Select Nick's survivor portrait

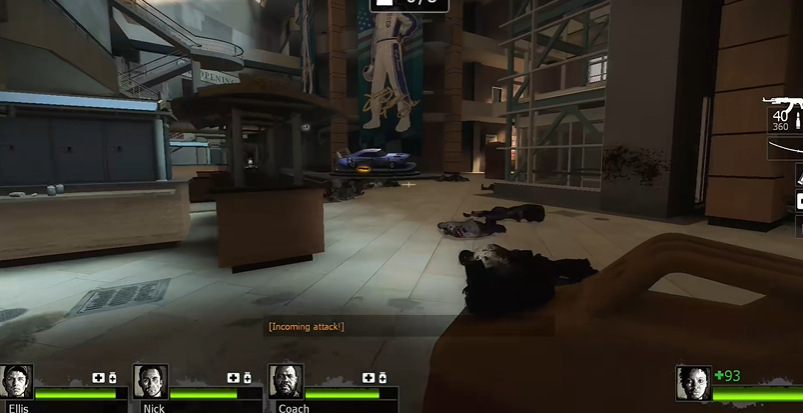pos(150,381)
